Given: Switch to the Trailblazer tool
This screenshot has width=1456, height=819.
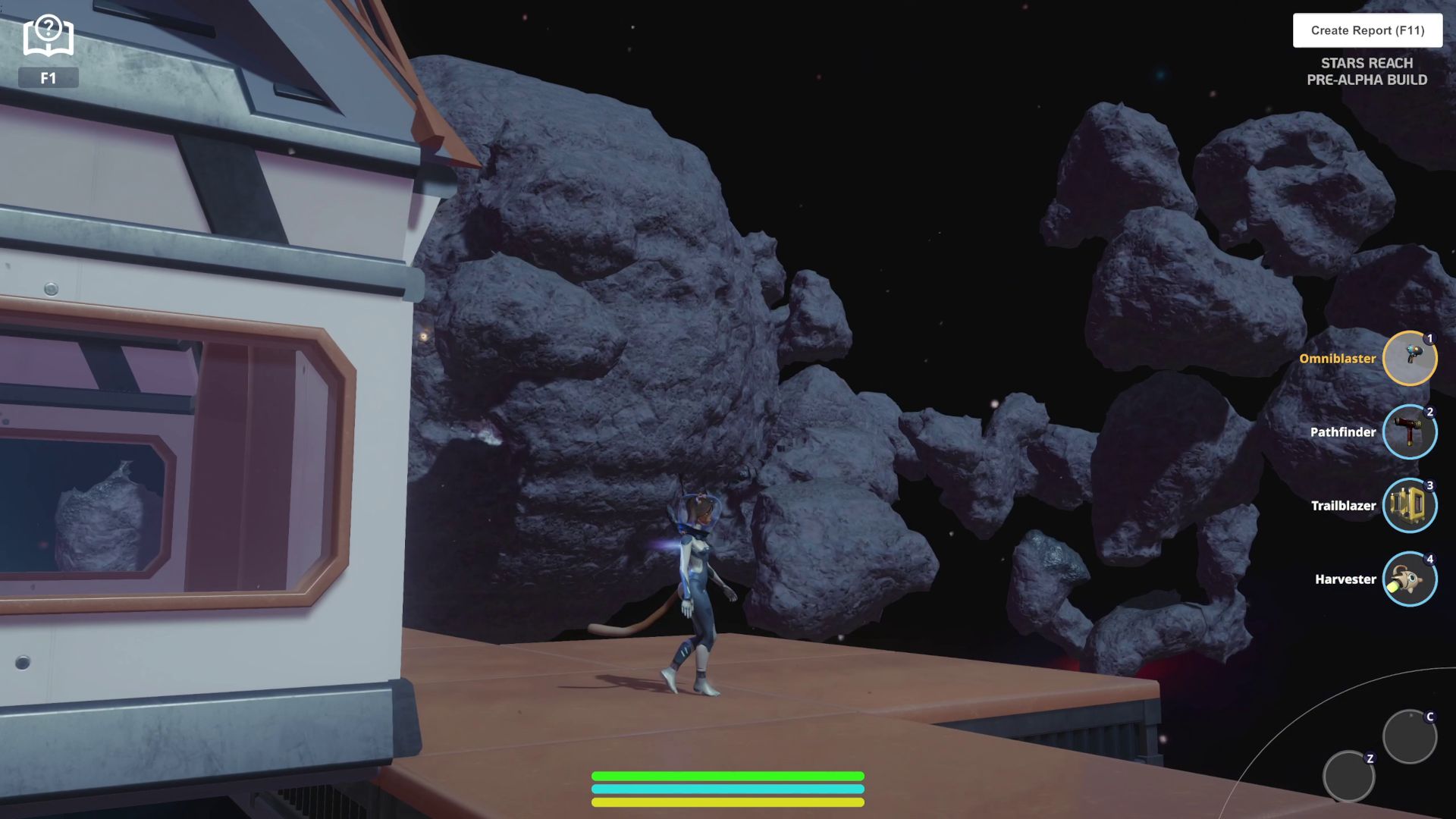Looking at the screenshot, I should click(1409, 505).
